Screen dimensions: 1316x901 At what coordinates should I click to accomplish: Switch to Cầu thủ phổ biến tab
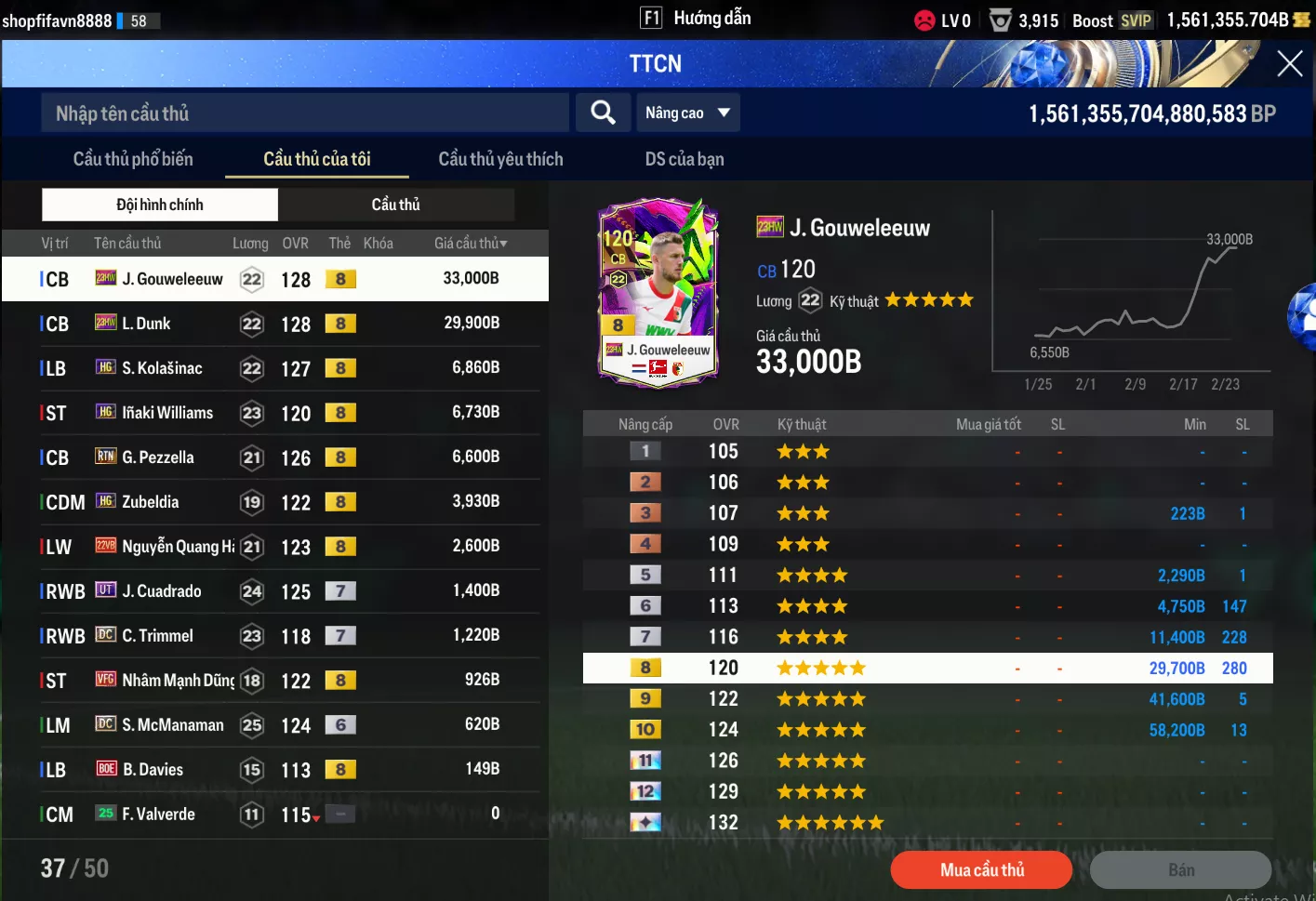[133, 159]
